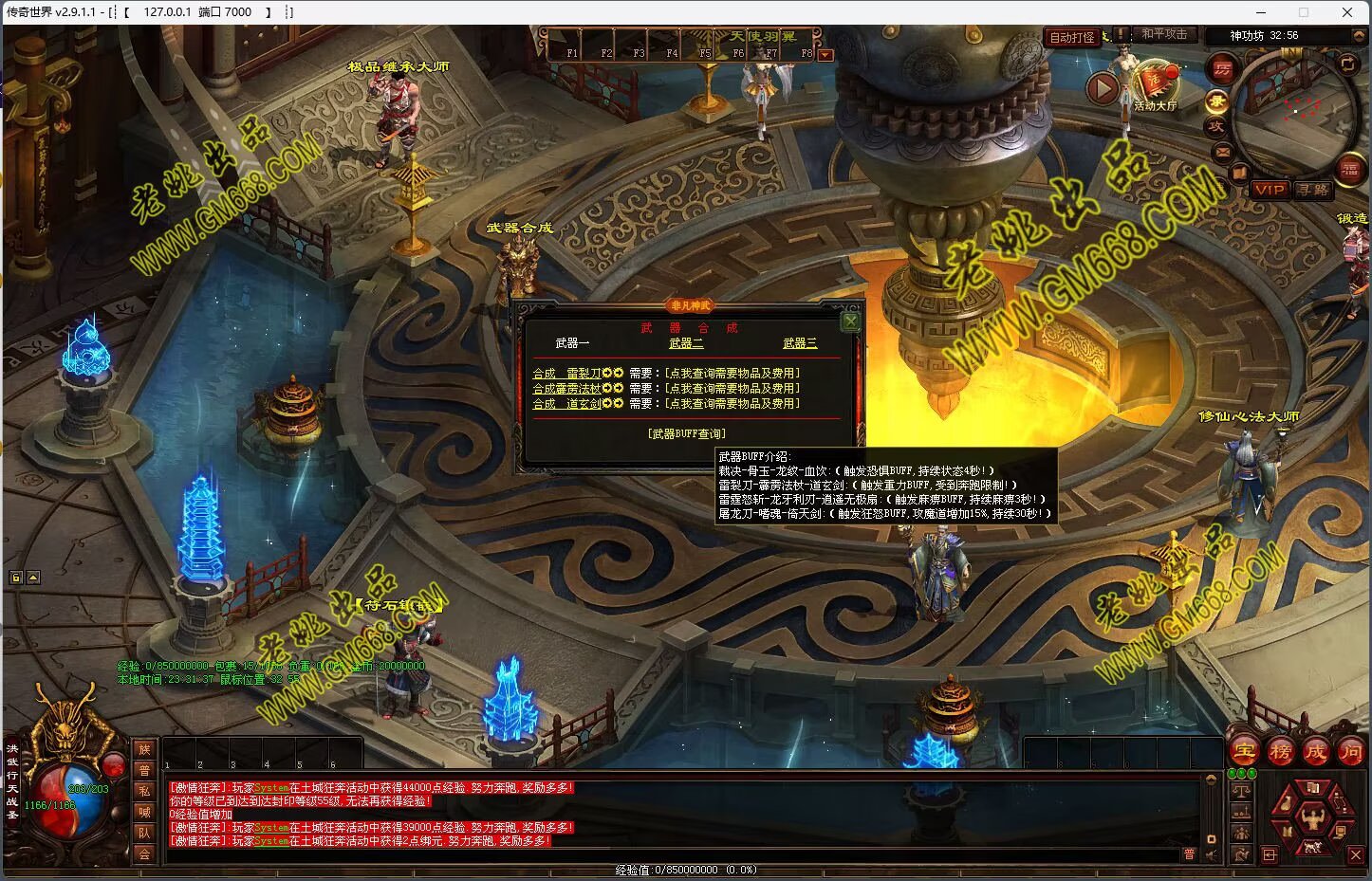
Task: Close the weapon synthesis dialog
Action: point(850,321)
